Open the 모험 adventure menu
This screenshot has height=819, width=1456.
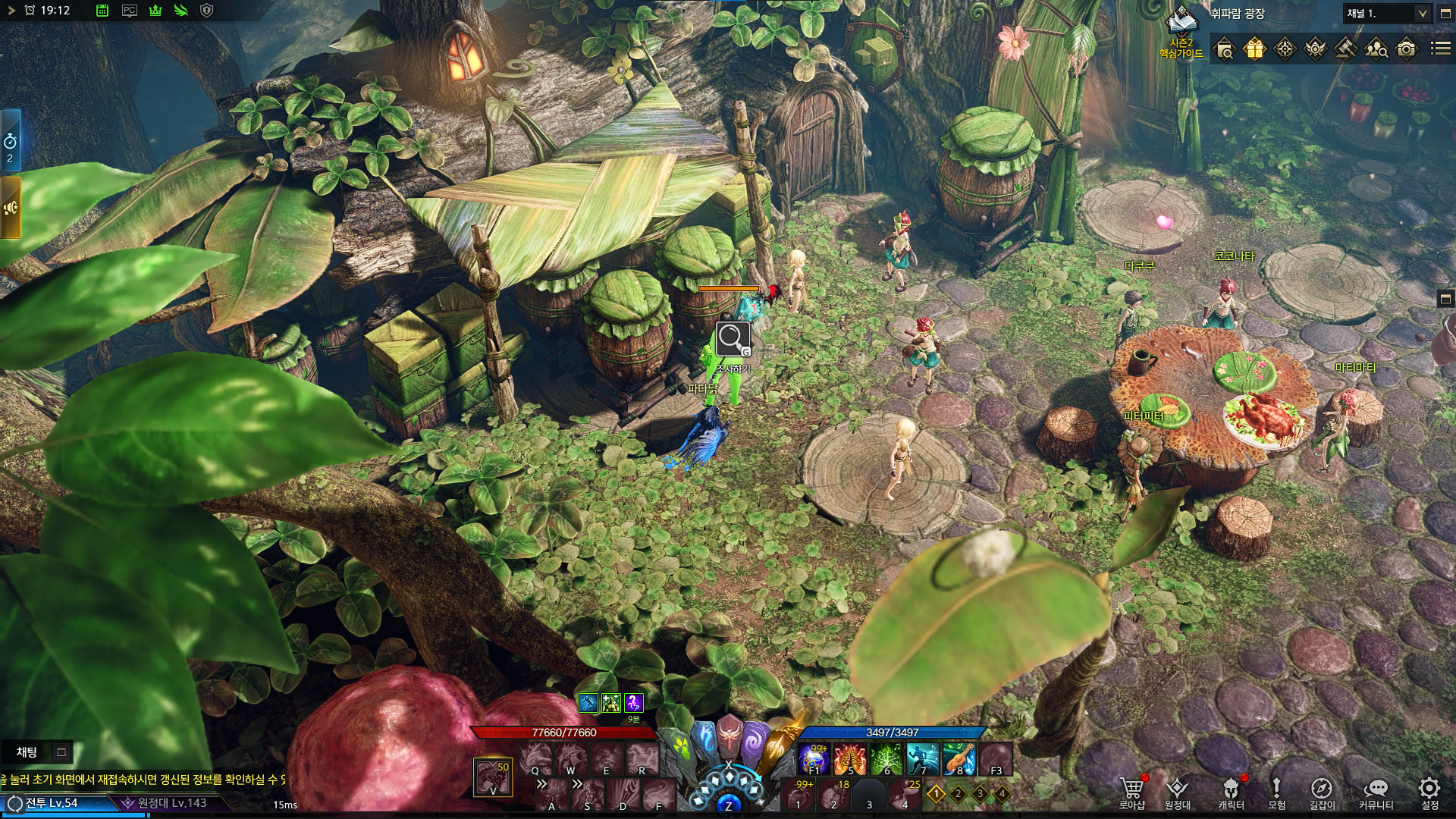[x=1276, y=791]
